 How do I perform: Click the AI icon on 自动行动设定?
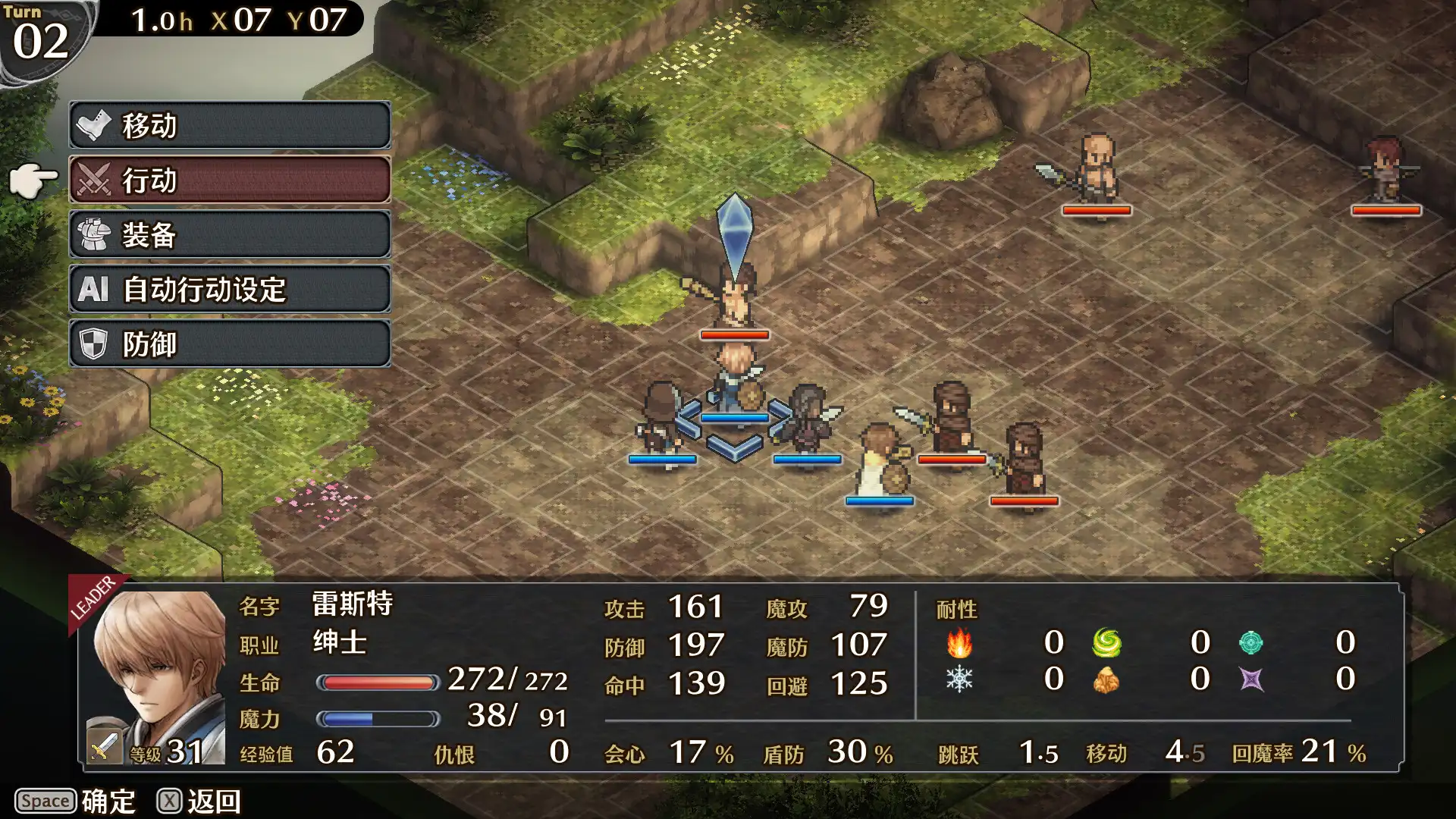[x=93, y=290]
